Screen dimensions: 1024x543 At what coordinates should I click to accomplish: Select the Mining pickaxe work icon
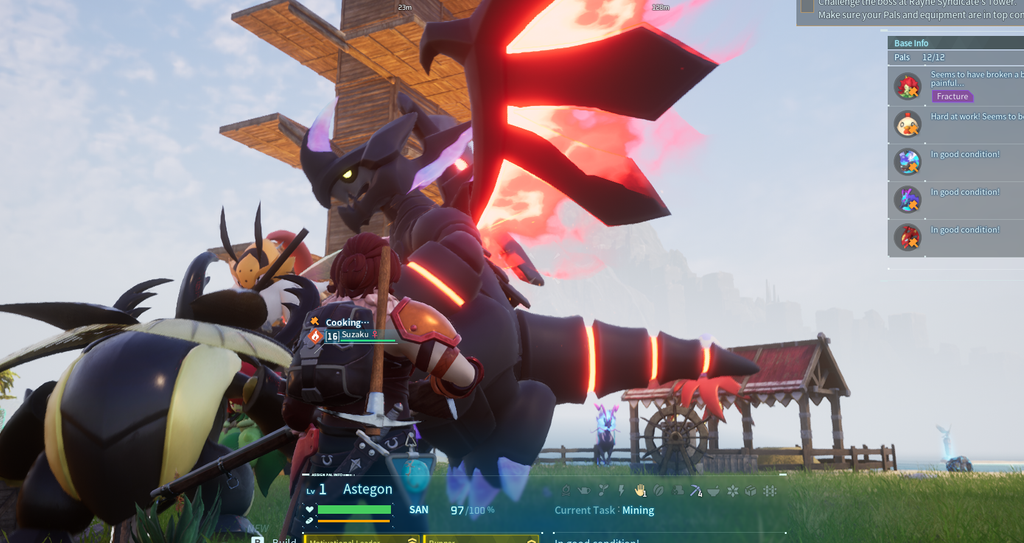(695, 490)
